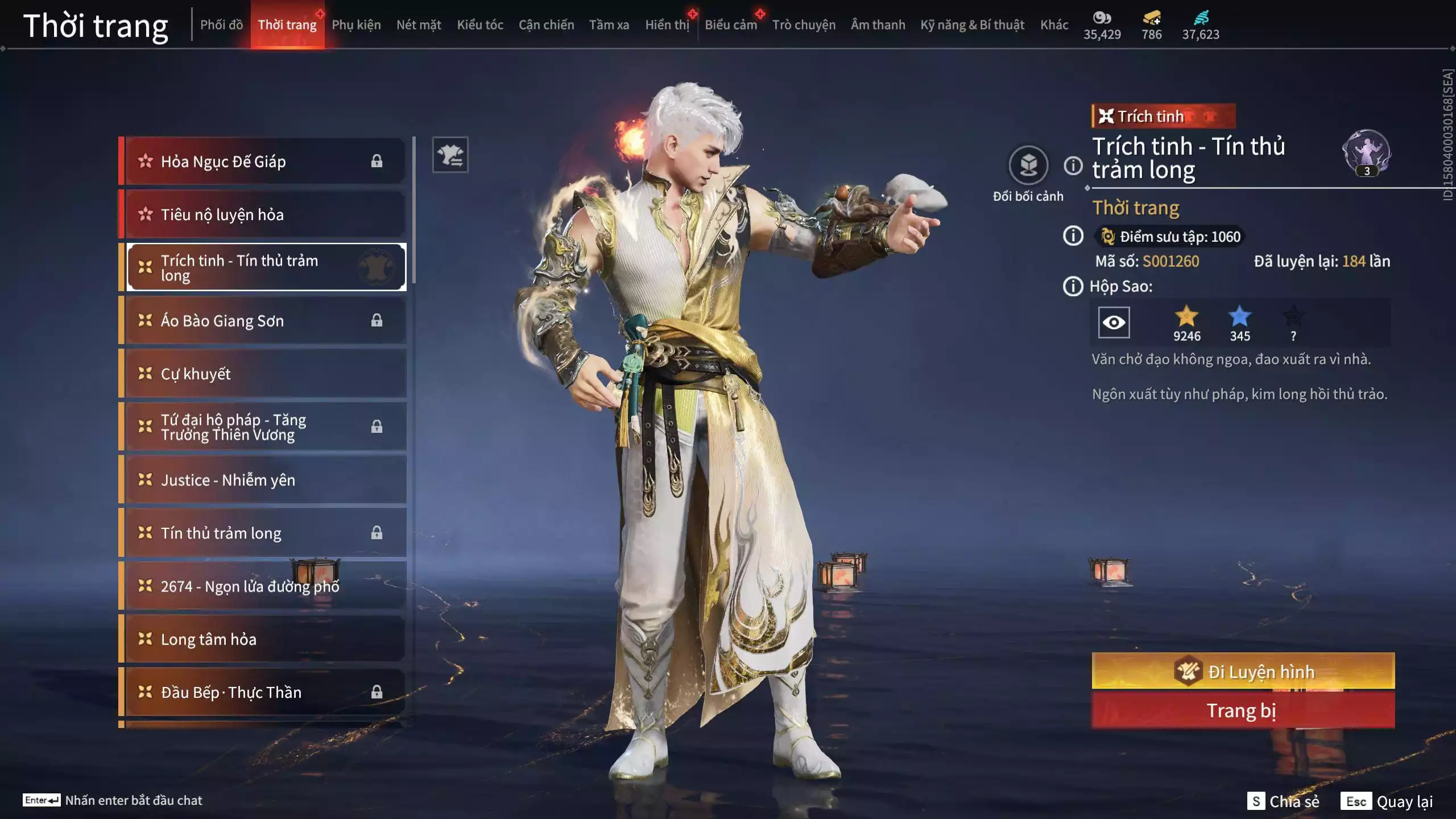Switch to the Biểu cảm tab
The height and width of the screenshot is (819, 1456).
731,25
